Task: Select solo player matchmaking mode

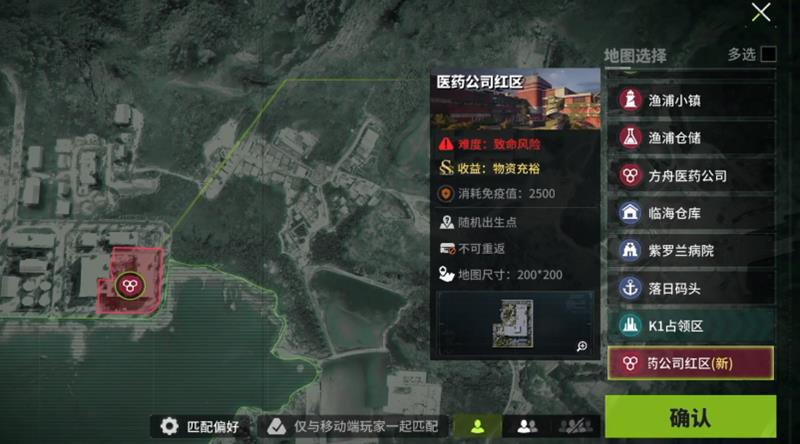Action: tap(478, 427)
